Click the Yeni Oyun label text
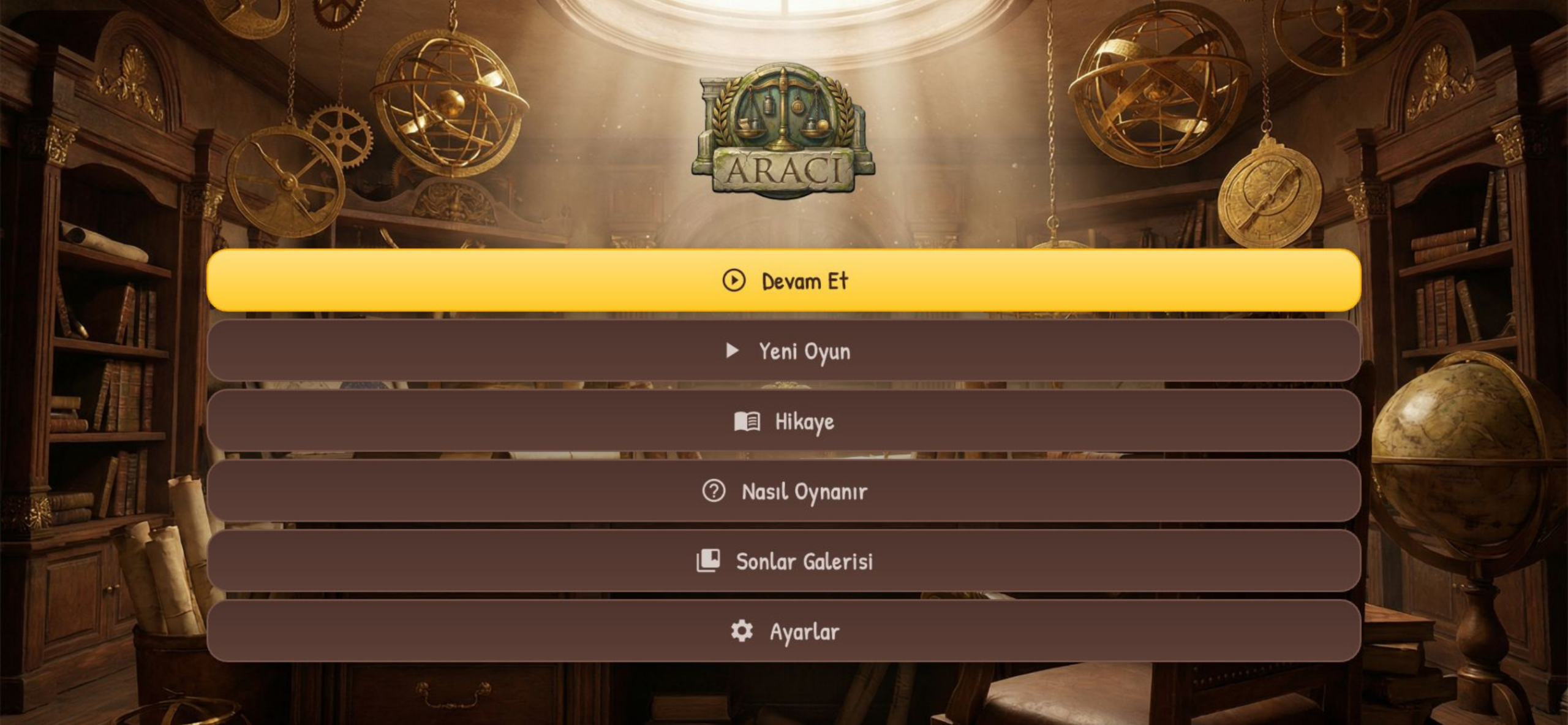Screen dimensions: 1568x725 pyautogui.click(x=804, y=351)
